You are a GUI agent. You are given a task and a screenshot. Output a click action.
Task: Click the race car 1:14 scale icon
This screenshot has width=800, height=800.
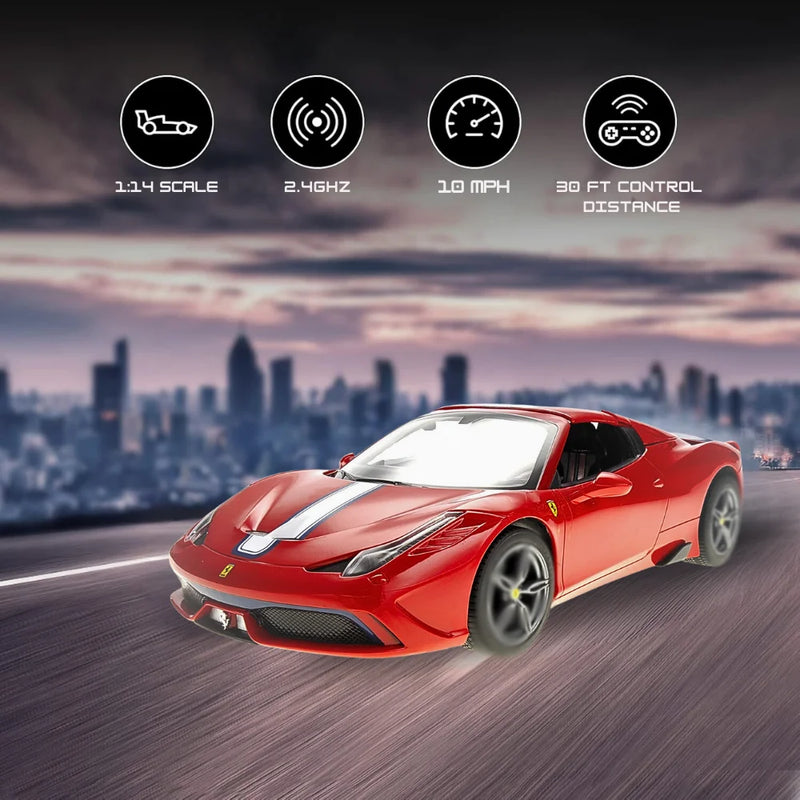pyautogui.click(x=167, y=122)
